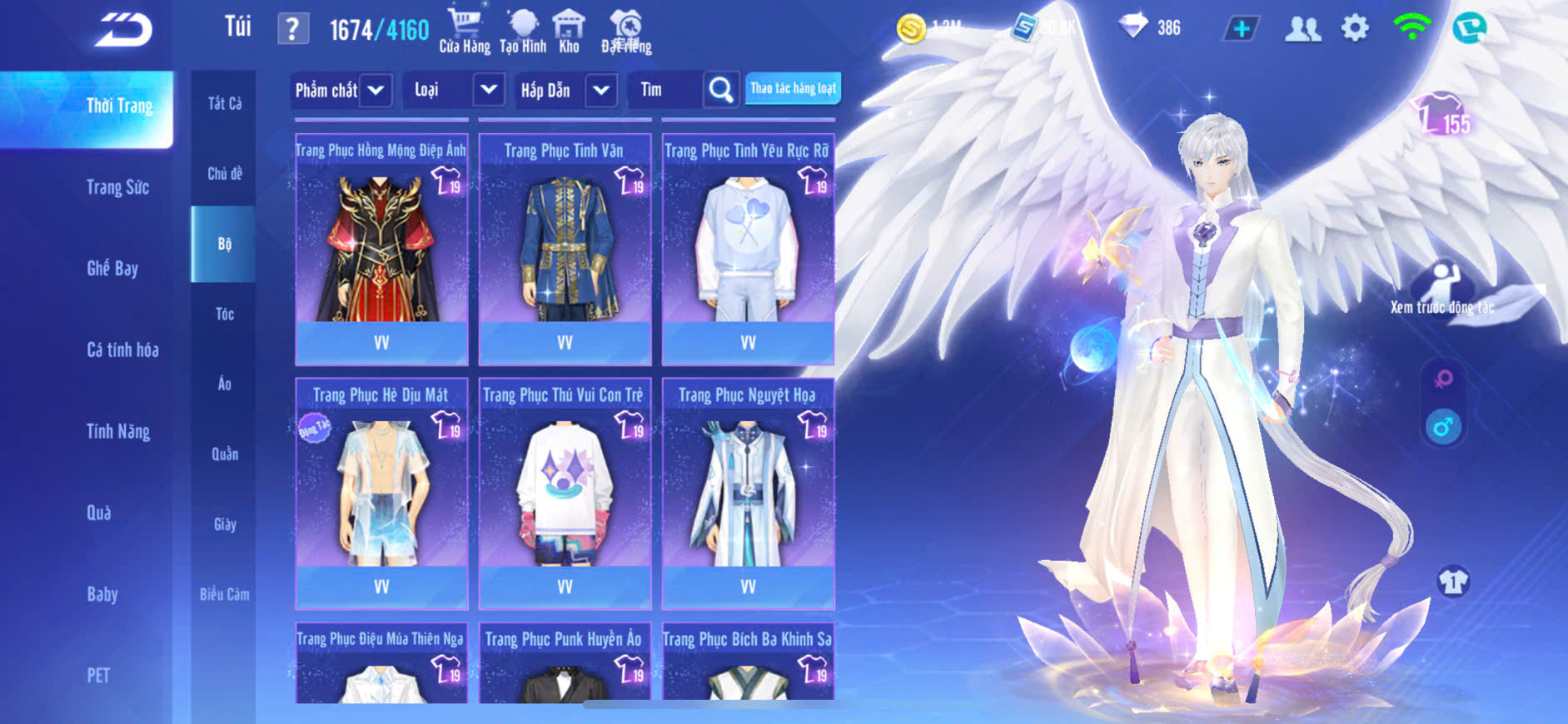
Task: Open the Tạo Hình styling menu
Action: 523,30
